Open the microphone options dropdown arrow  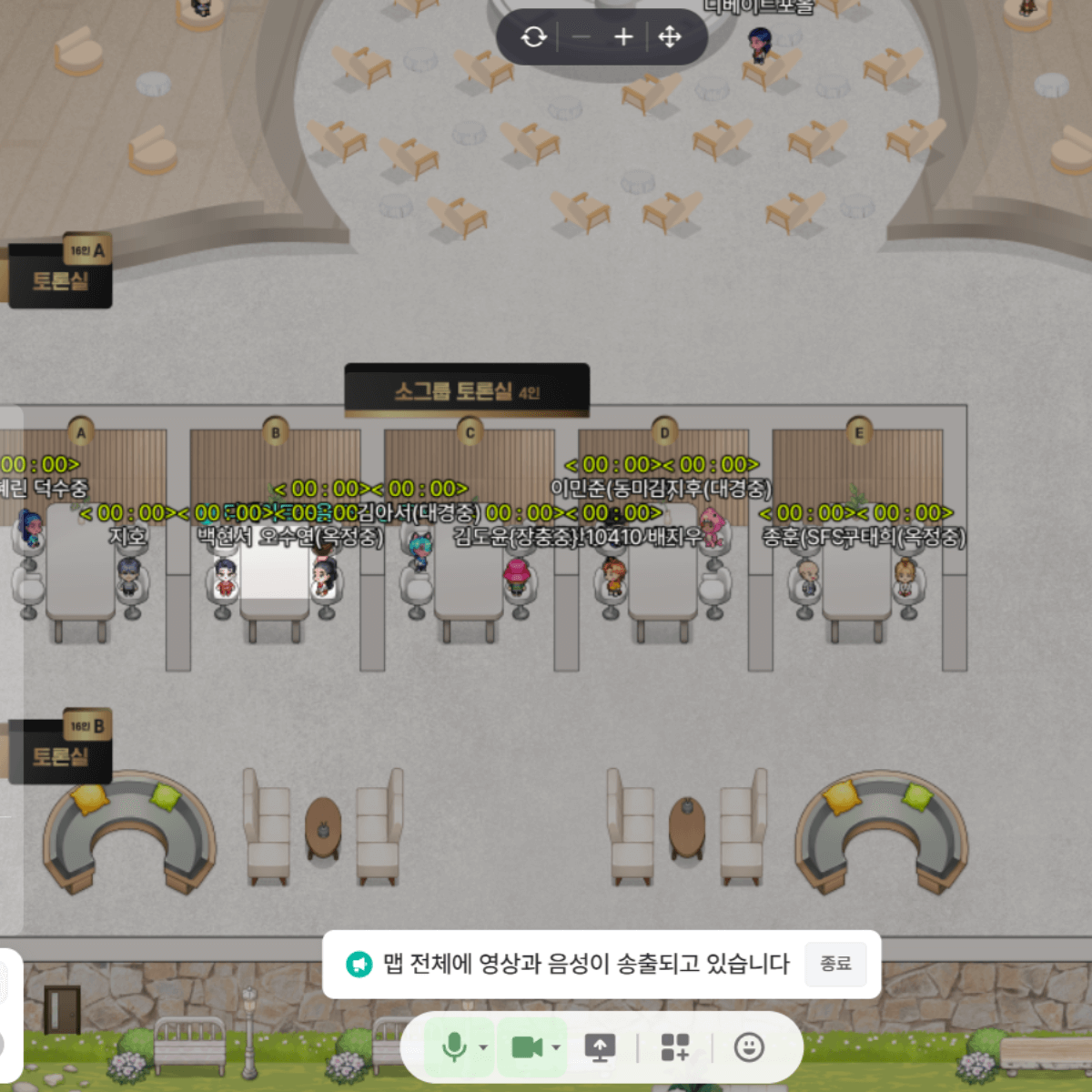click(x=483, y=1047)
